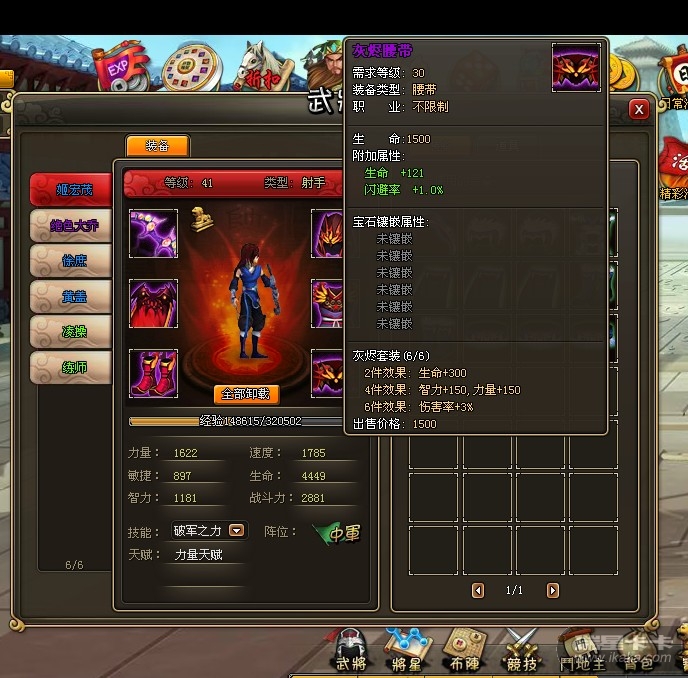This screenshot has width=688, height=678.
Task: Select the equipped red boots slot
Action: 153,373
